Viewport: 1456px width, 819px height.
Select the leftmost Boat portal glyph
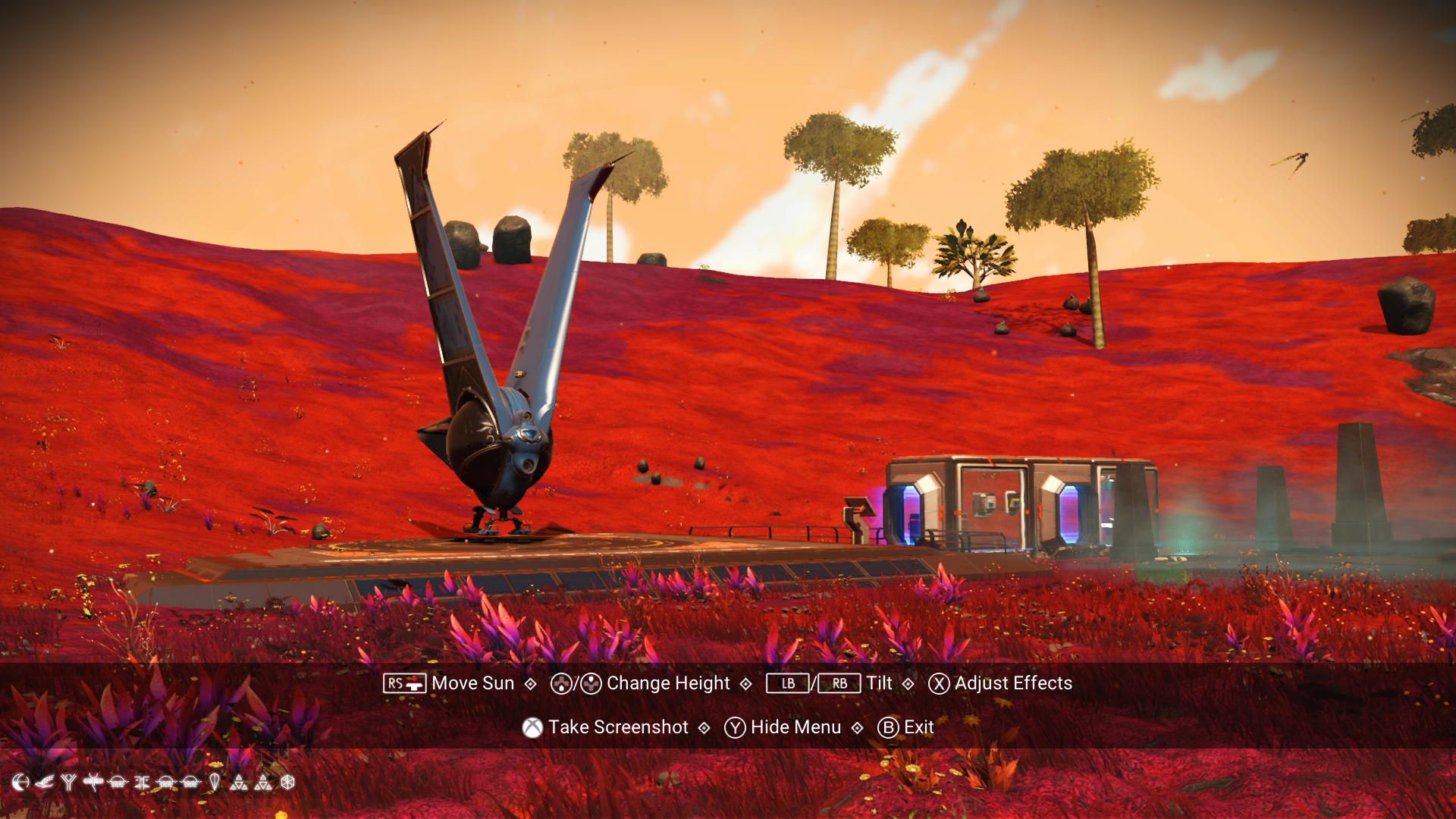(118, 783)
